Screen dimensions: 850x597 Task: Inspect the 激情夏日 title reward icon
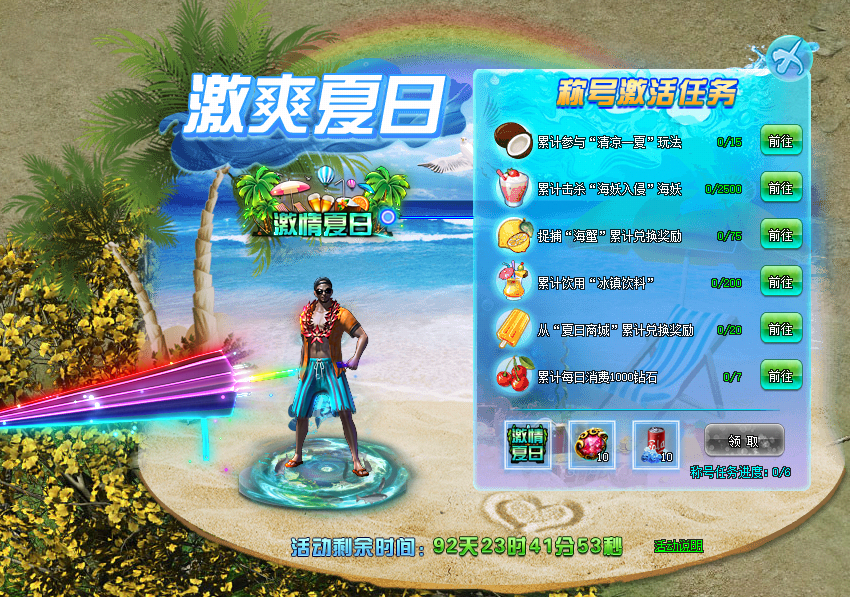[x=528, y=443]
